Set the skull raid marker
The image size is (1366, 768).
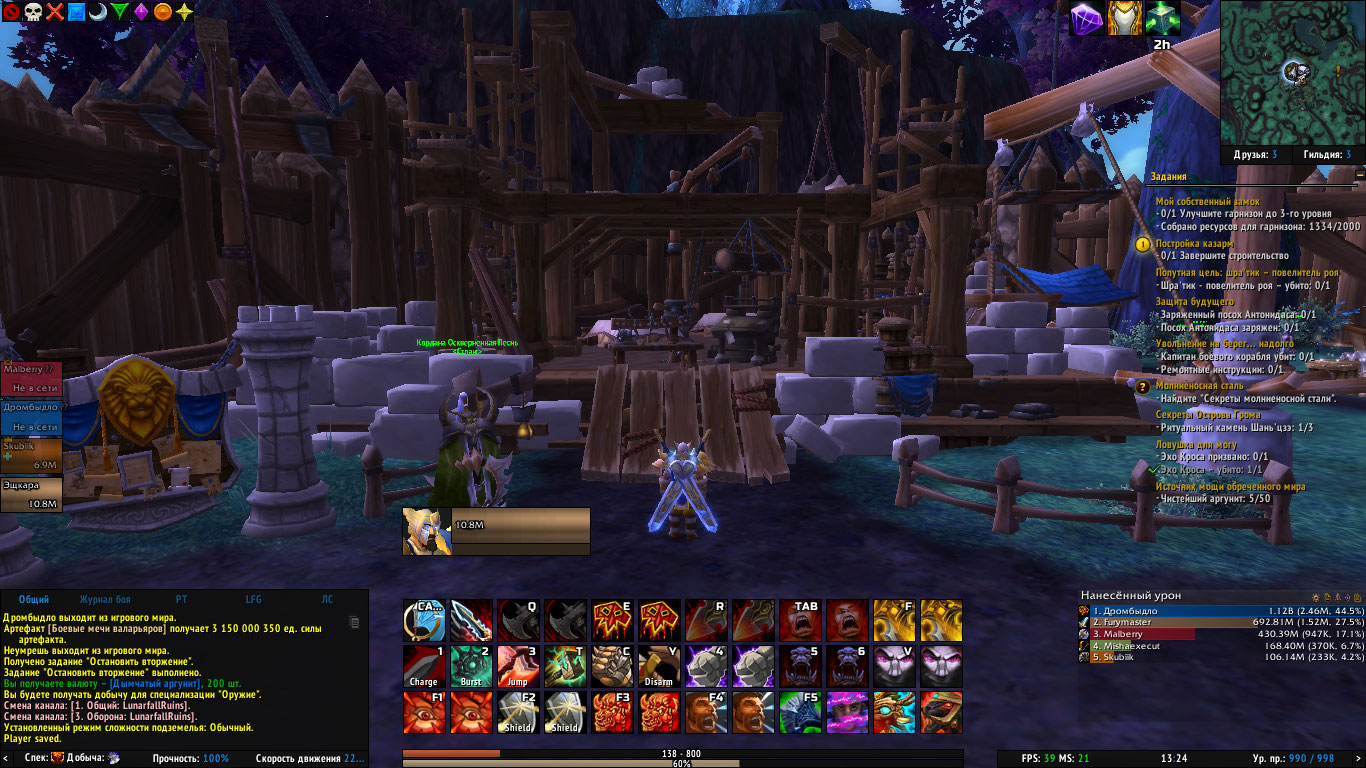coord(32,12)
